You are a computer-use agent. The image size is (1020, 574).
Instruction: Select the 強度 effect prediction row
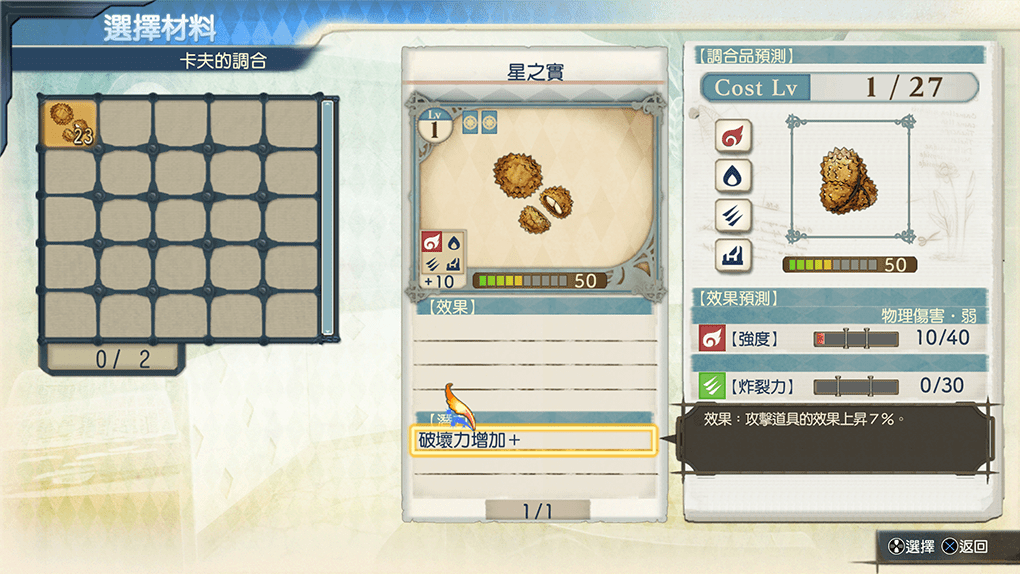coord(838,338)
